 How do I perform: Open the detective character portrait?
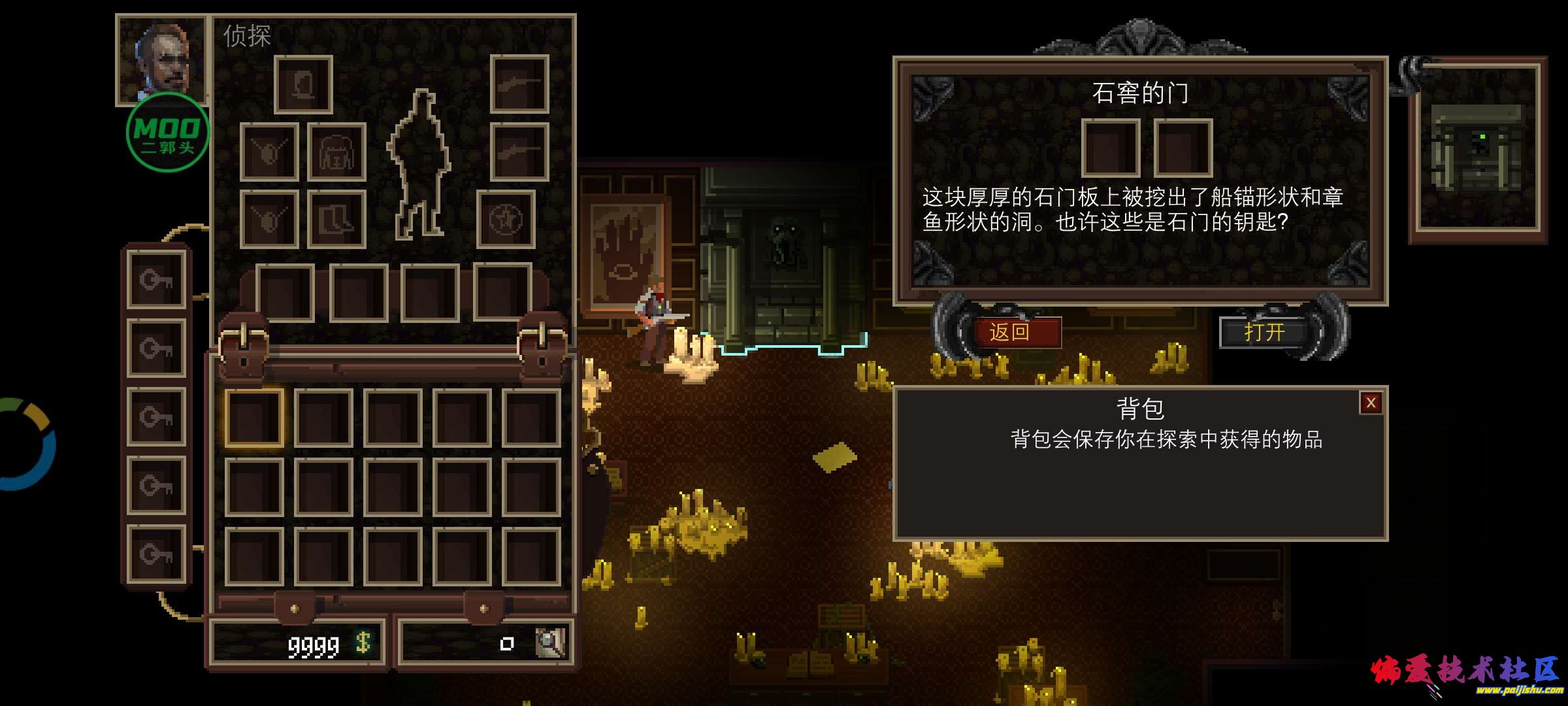coord(161,59)
